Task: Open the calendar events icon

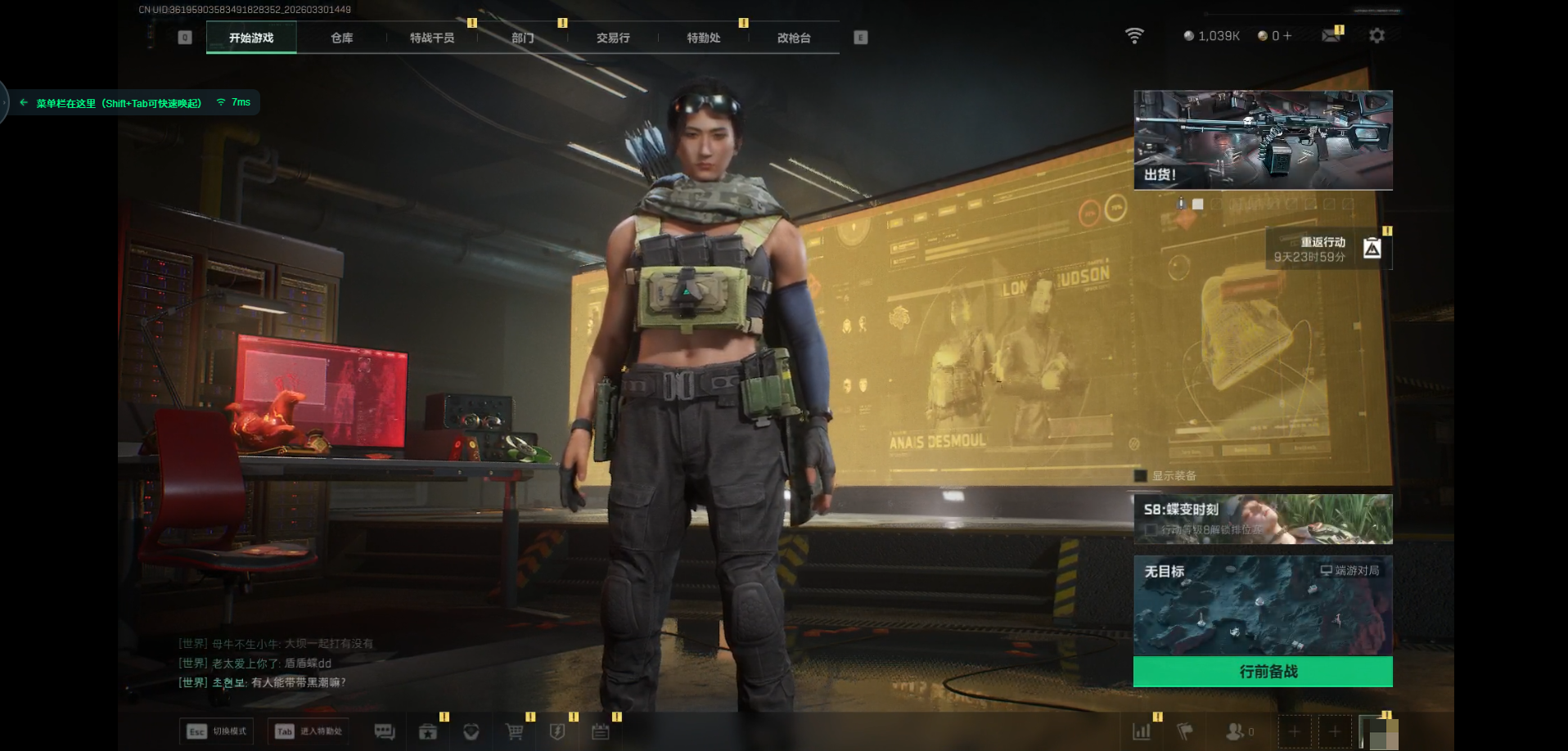Action: 601,731
